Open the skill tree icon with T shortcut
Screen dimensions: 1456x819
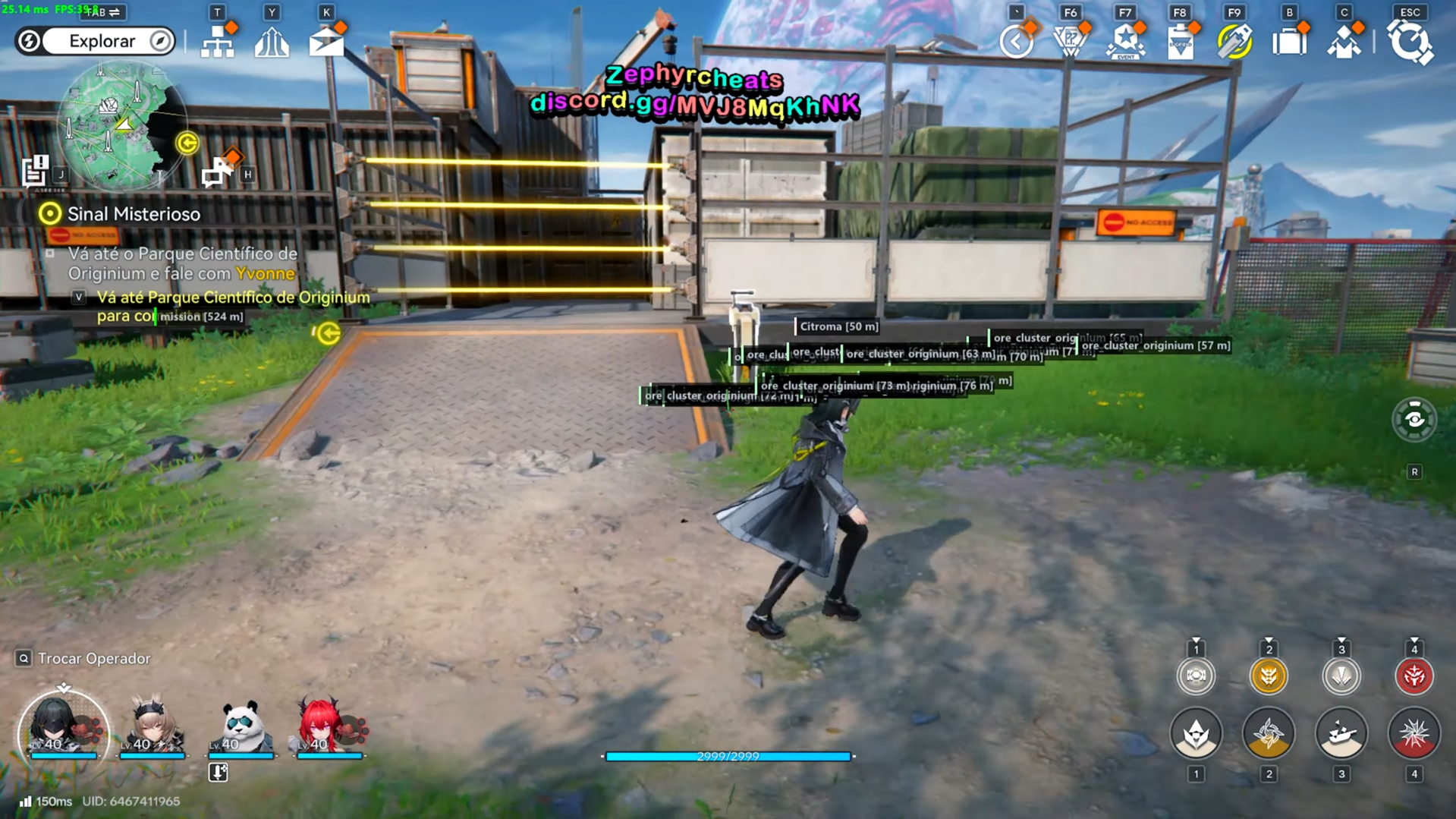pyautogui.click(x=217, y=42)
